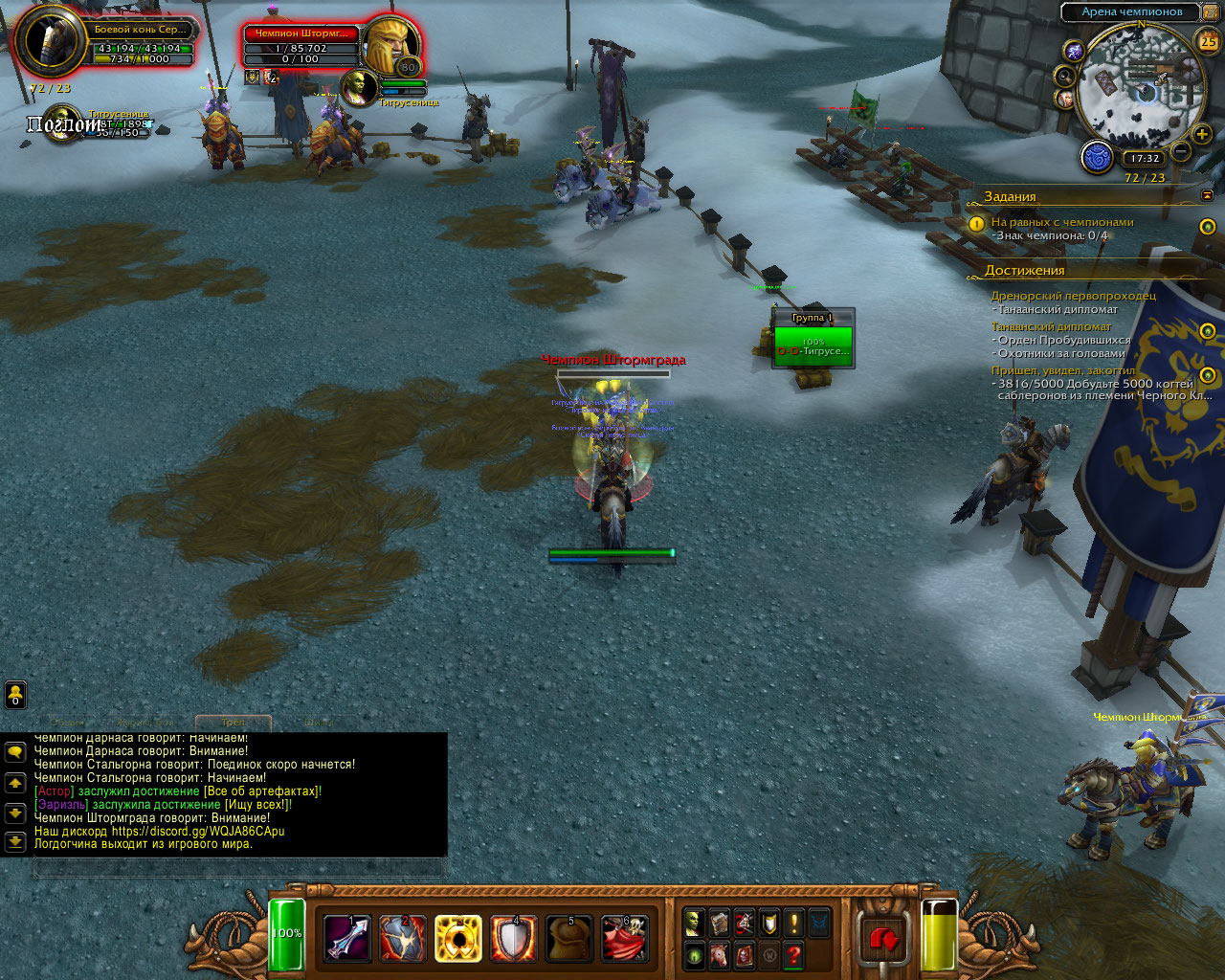The height and width of the screenshot is (980, 1225).
Task: Use the brown sack ability in slot 5
Action: pyautogui.click(x=569, y=938)
